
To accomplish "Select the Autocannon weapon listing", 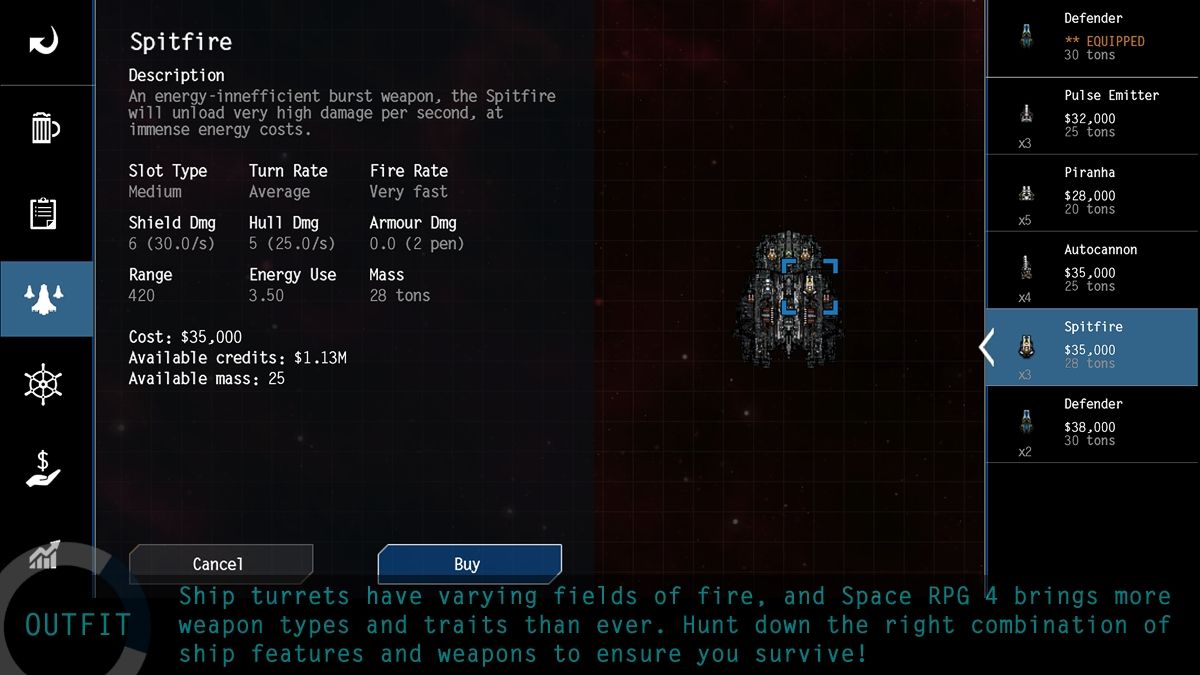I will point(1092,270).
